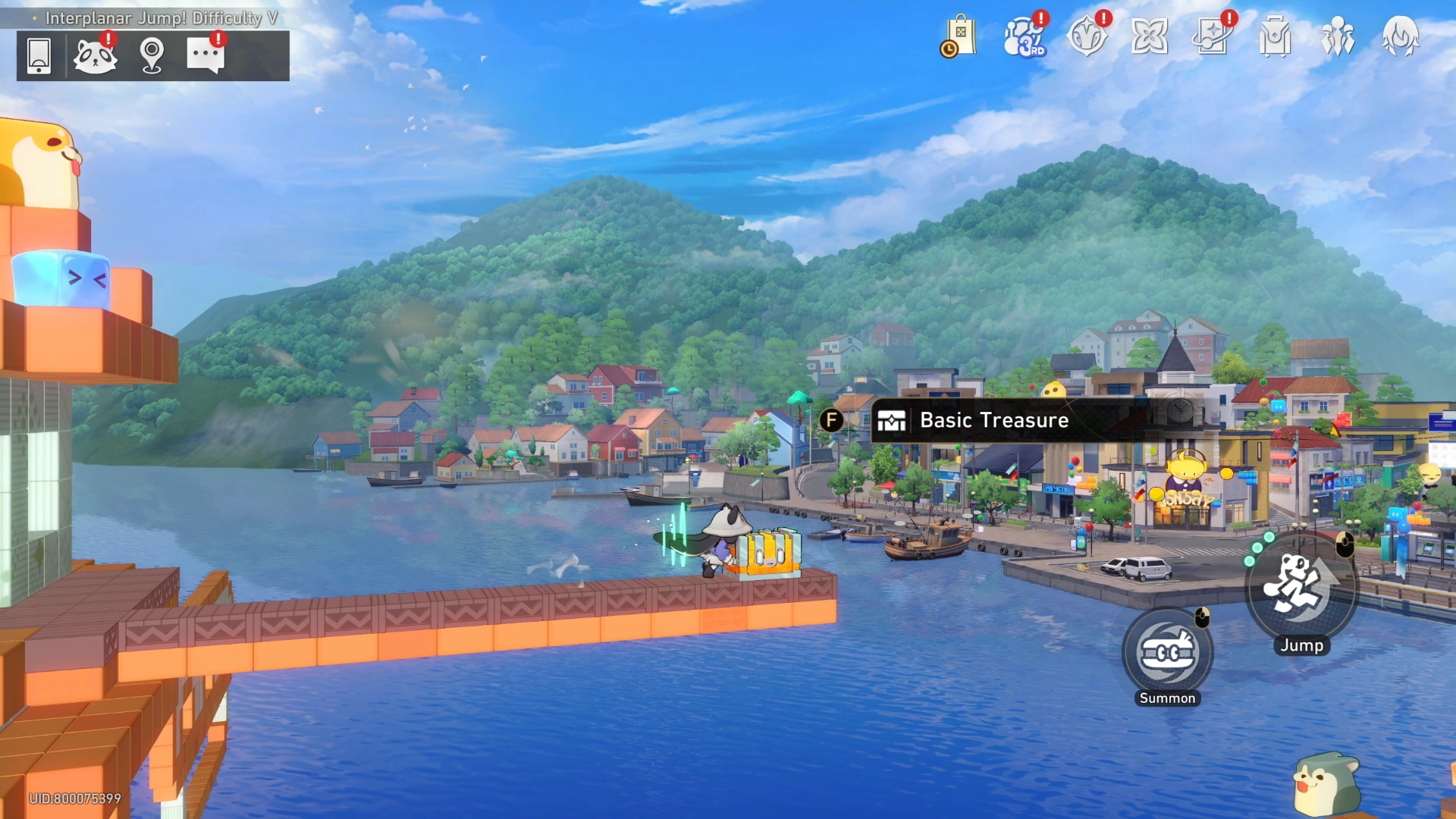Open the navigation map pin icon
The width and height of the screenshot is (1456, 819).
151,55
